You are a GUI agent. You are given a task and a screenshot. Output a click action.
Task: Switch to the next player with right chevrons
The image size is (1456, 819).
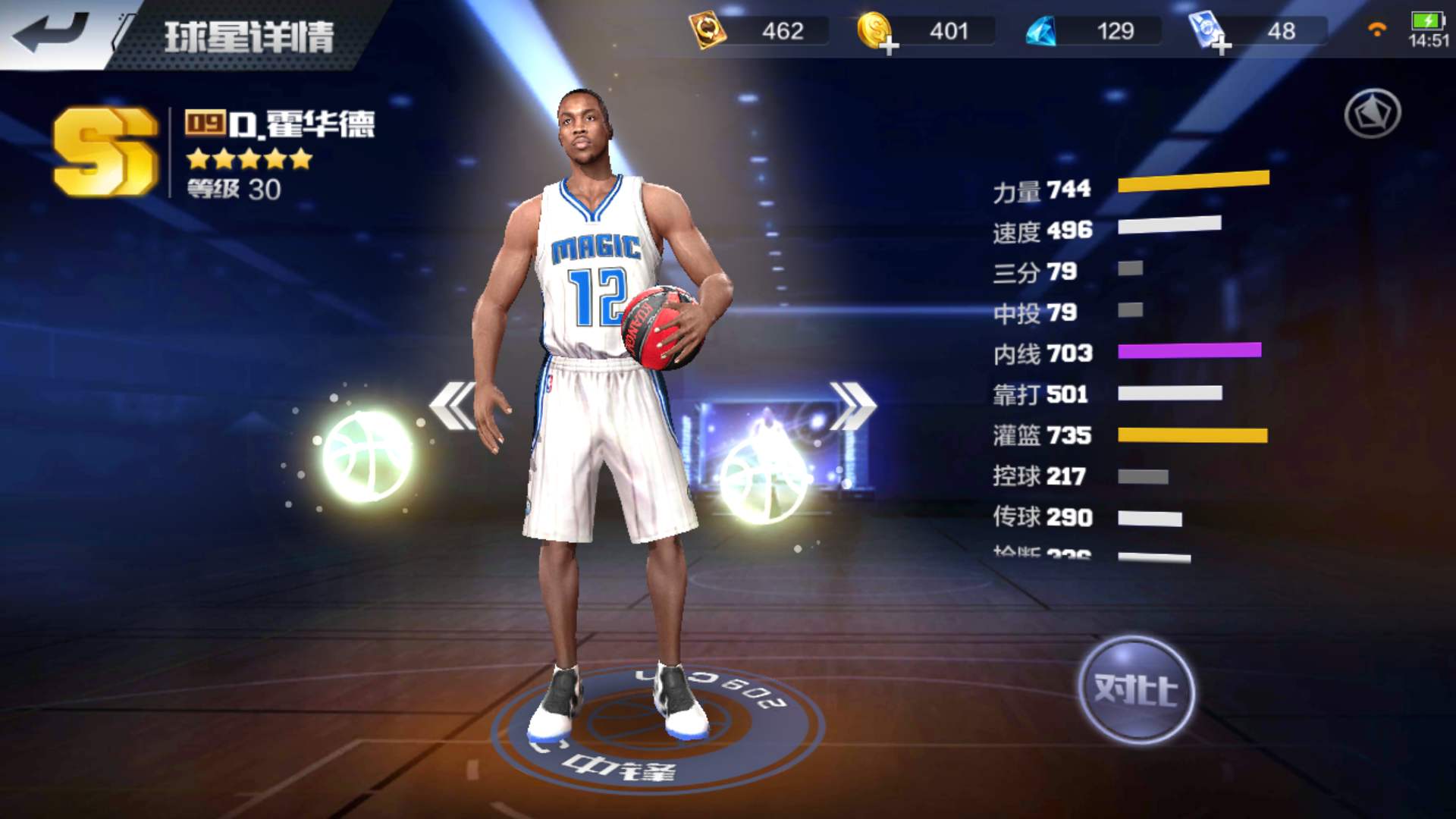click(x=852, y=405)
